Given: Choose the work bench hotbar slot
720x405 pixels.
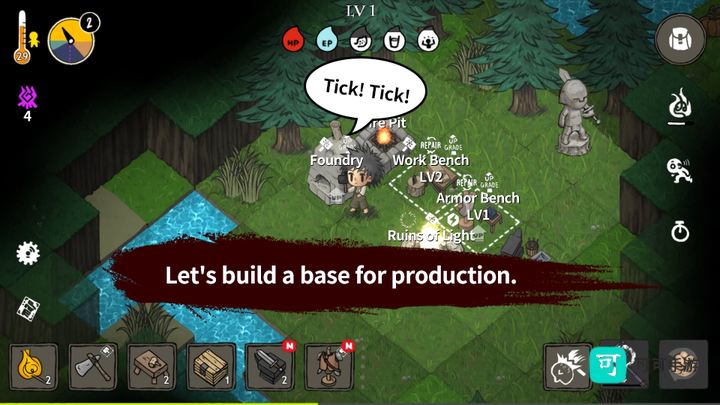Looking at the screenshot, I should pos(152,366).
